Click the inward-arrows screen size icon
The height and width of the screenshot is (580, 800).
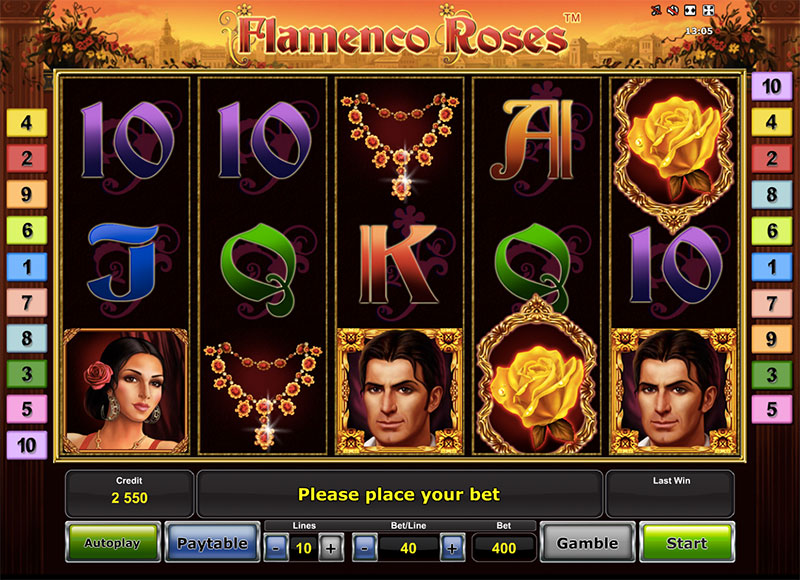[690, 11]
